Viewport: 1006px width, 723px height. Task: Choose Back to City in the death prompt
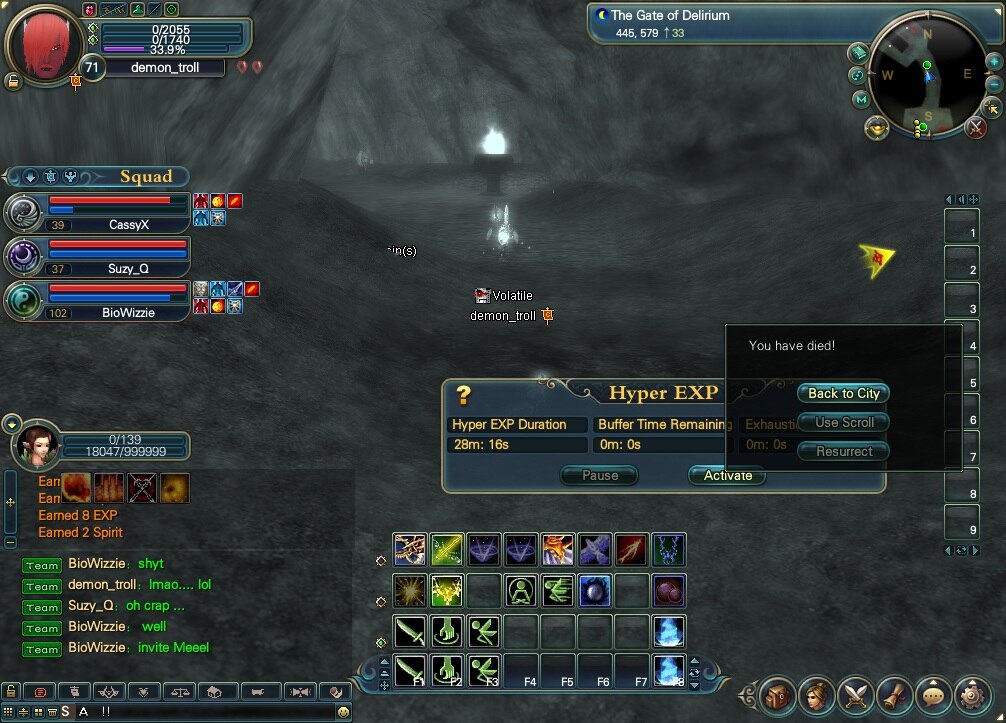[x=843, y=394]
